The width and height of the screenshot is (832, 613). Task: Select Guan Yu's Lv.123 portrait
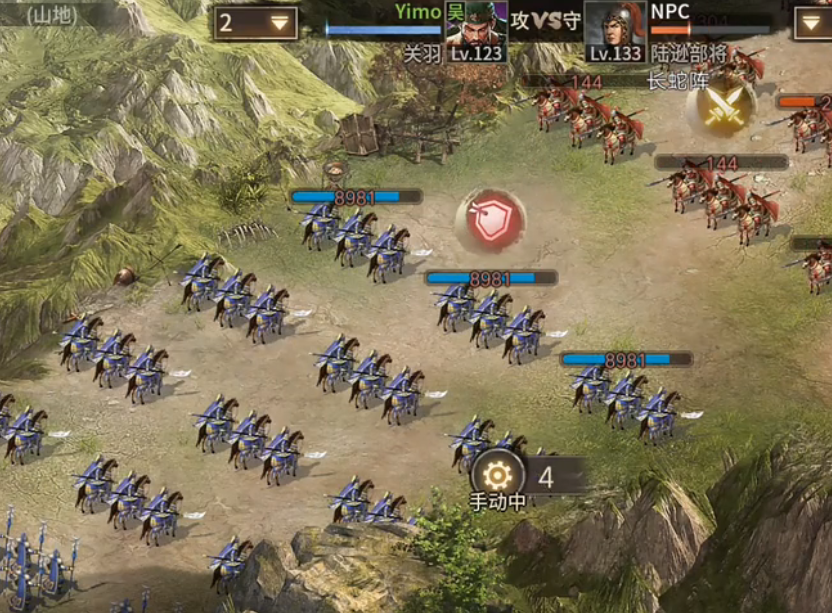pyautogui.click(x=476, y=28)
